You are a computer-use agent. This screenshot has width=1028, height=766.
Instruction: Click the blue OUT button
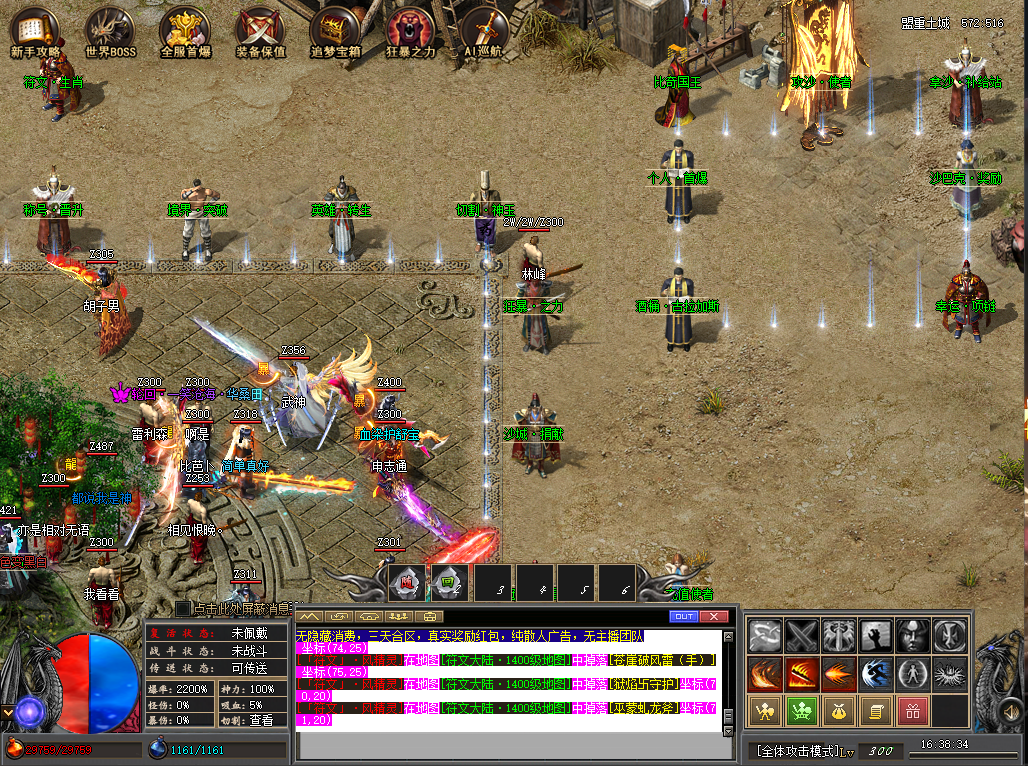[x=684, y=616]
